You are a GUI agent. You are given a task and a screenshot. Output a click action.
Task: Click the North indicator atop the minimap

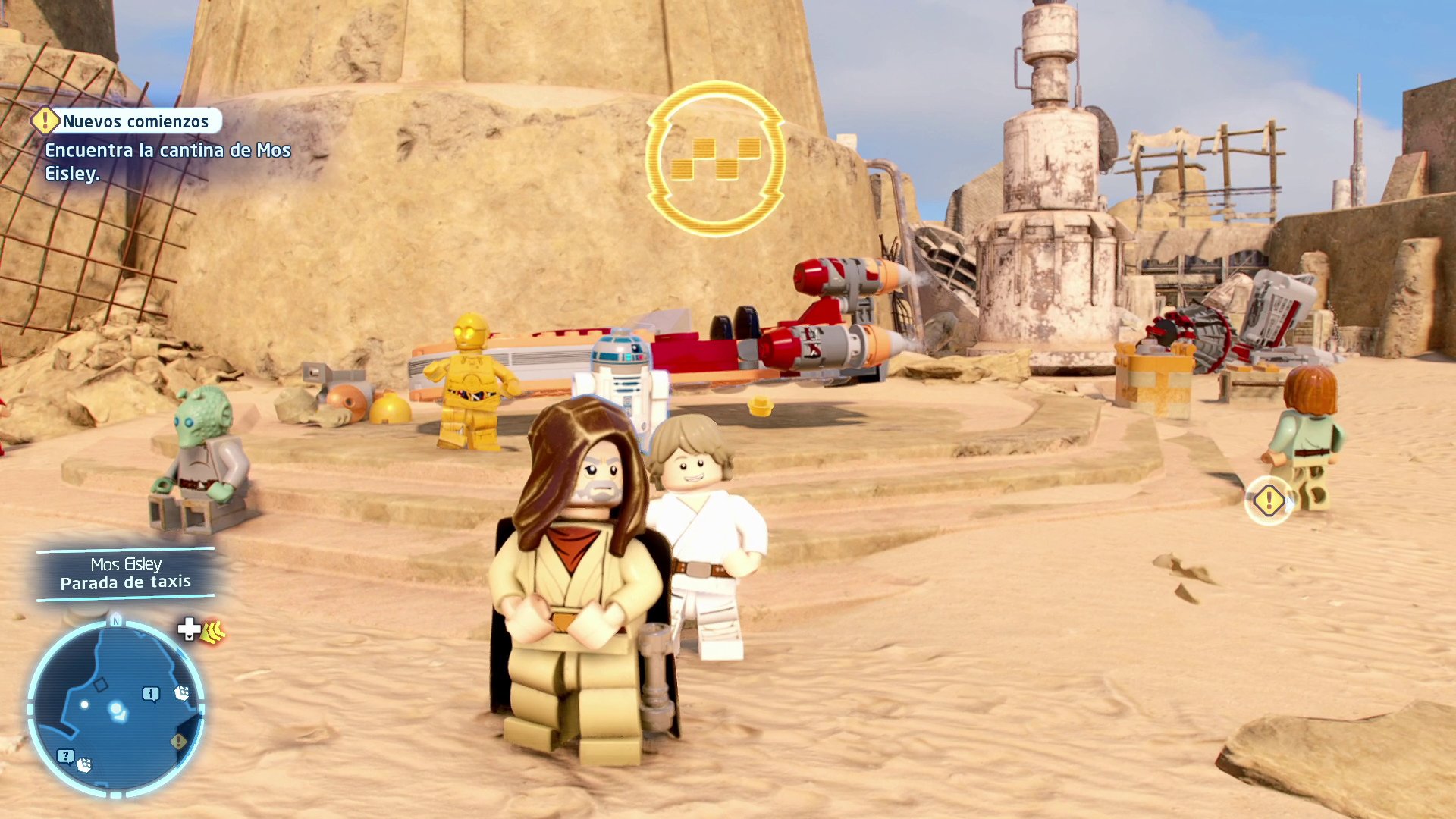[x=116, y=620]
